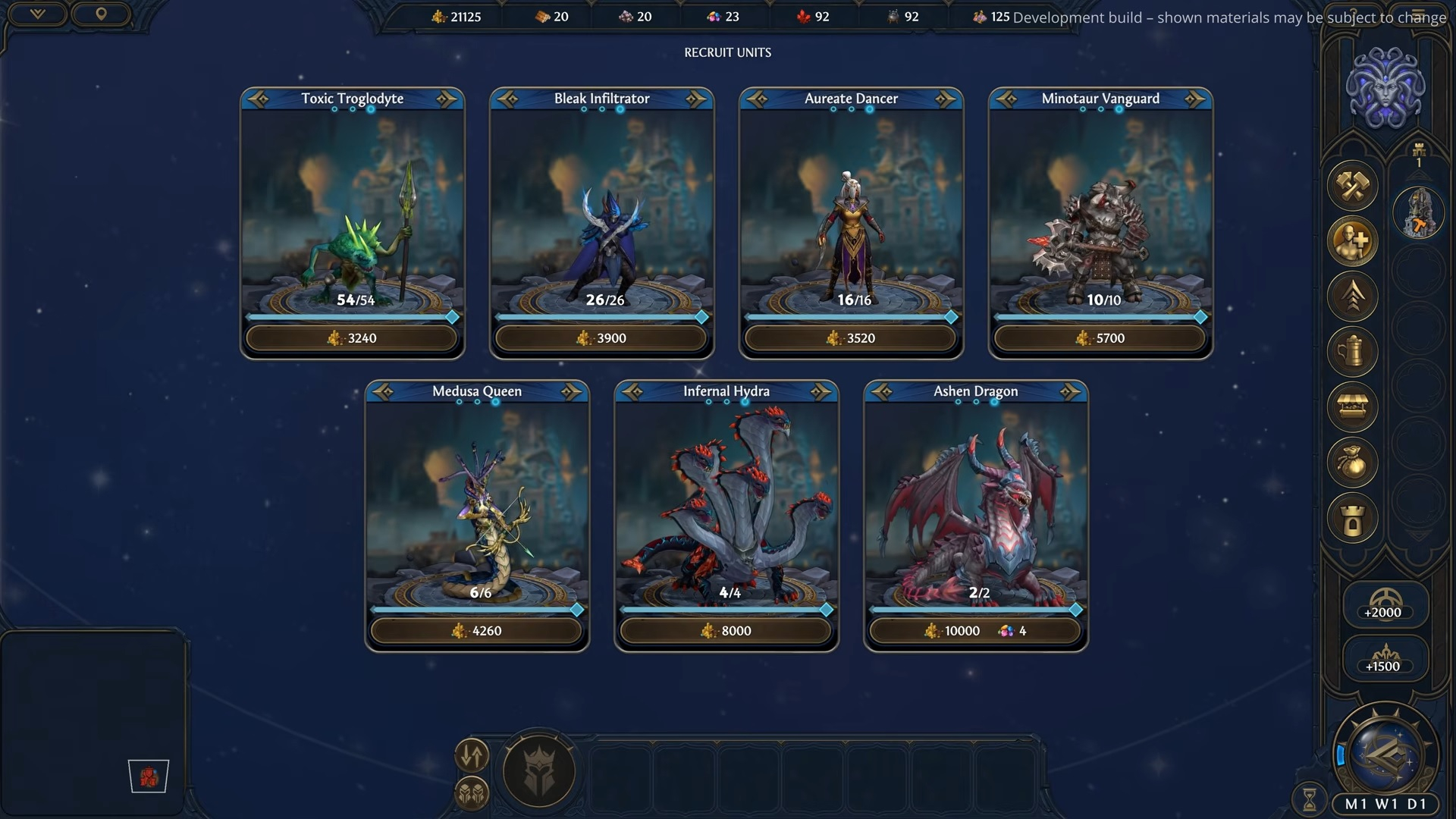1456x819 pixels.
Task: End the turn with the globe button
Action: pyautogui.click(x=1386, y=754)
